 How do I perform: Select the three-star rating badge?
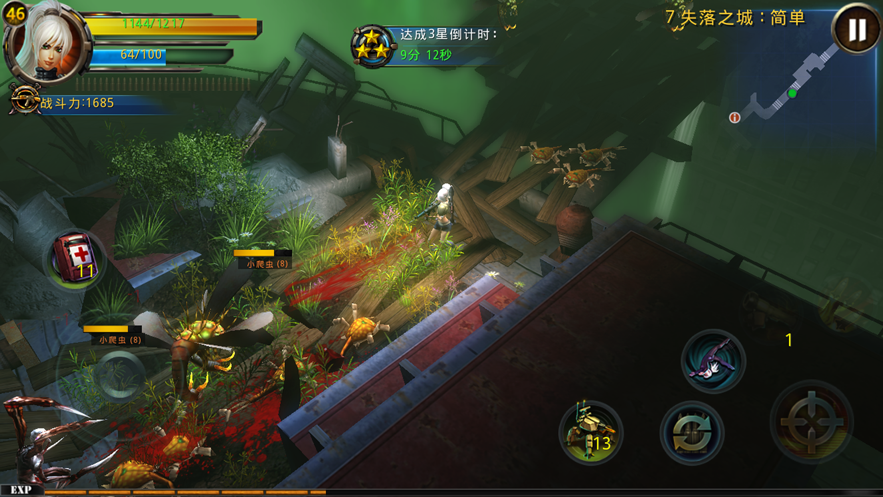372,45
